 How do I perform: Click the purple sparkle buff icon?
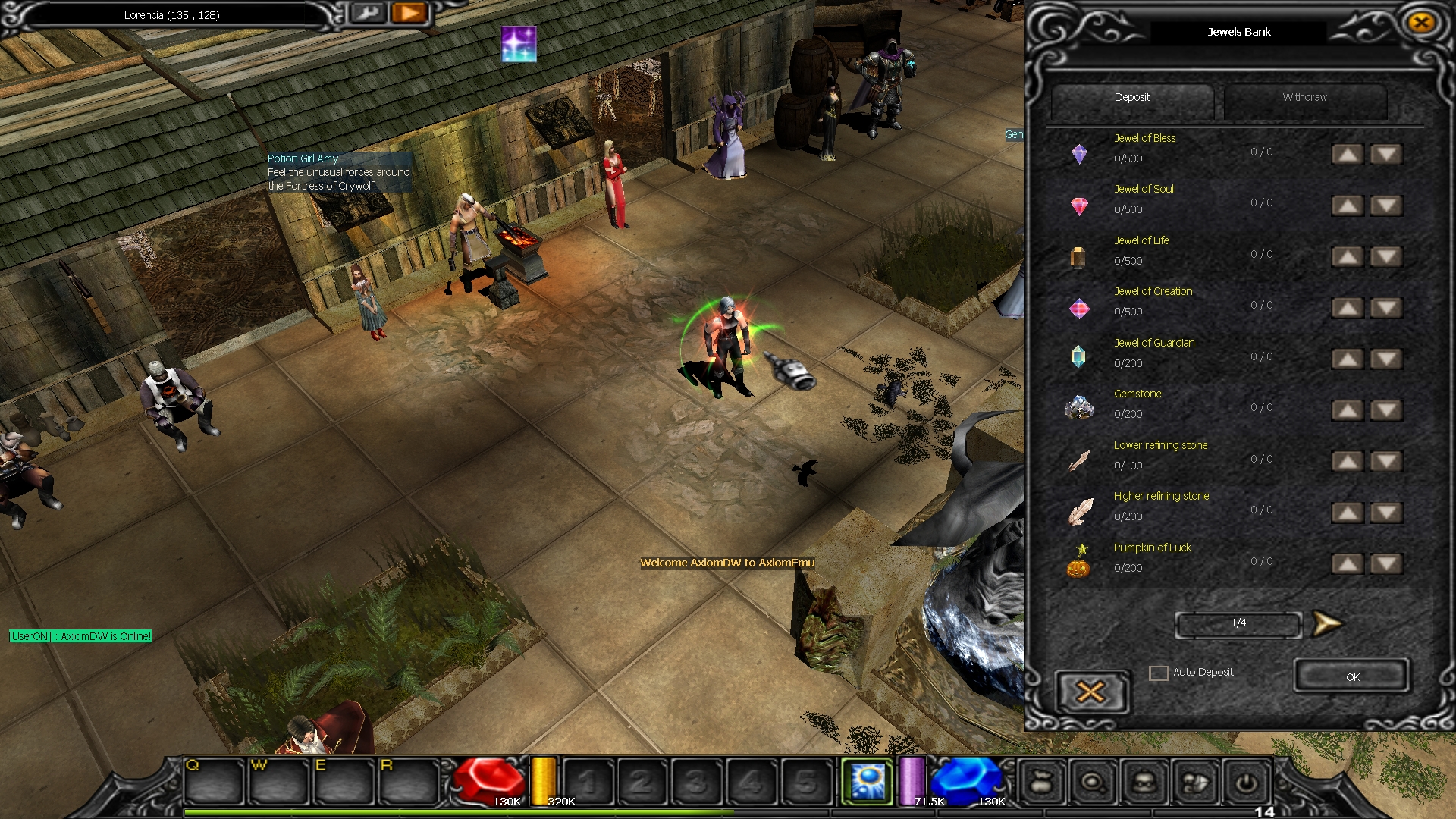(519, 43)
